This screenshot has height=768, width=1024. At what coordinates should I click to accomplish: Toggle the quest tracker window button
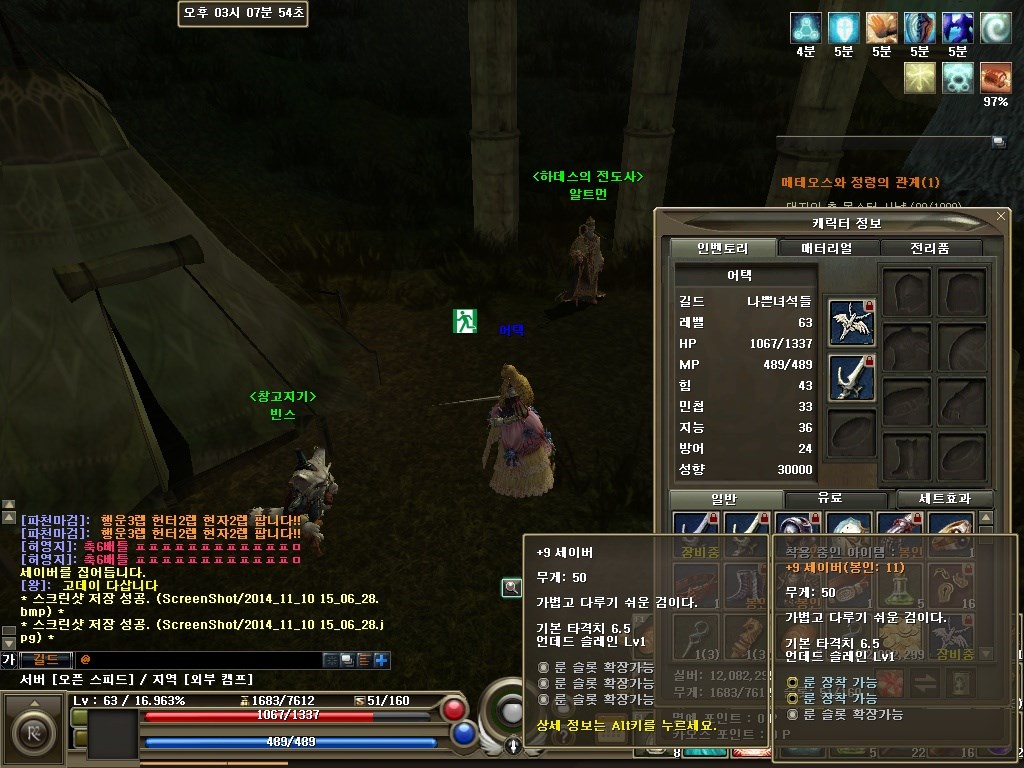998,142
